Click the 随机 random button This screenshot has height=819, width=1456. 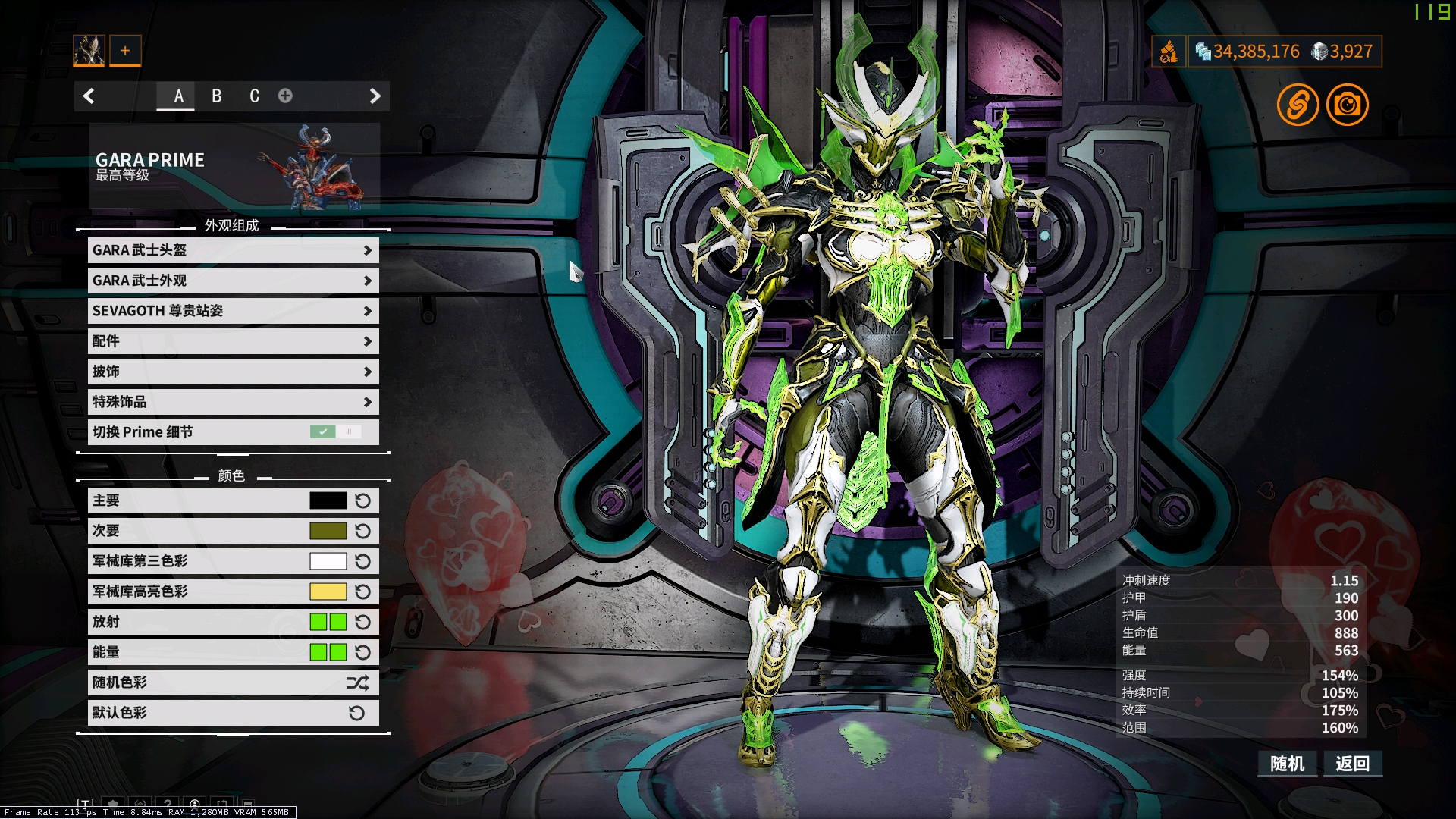tap(1288, 764)
